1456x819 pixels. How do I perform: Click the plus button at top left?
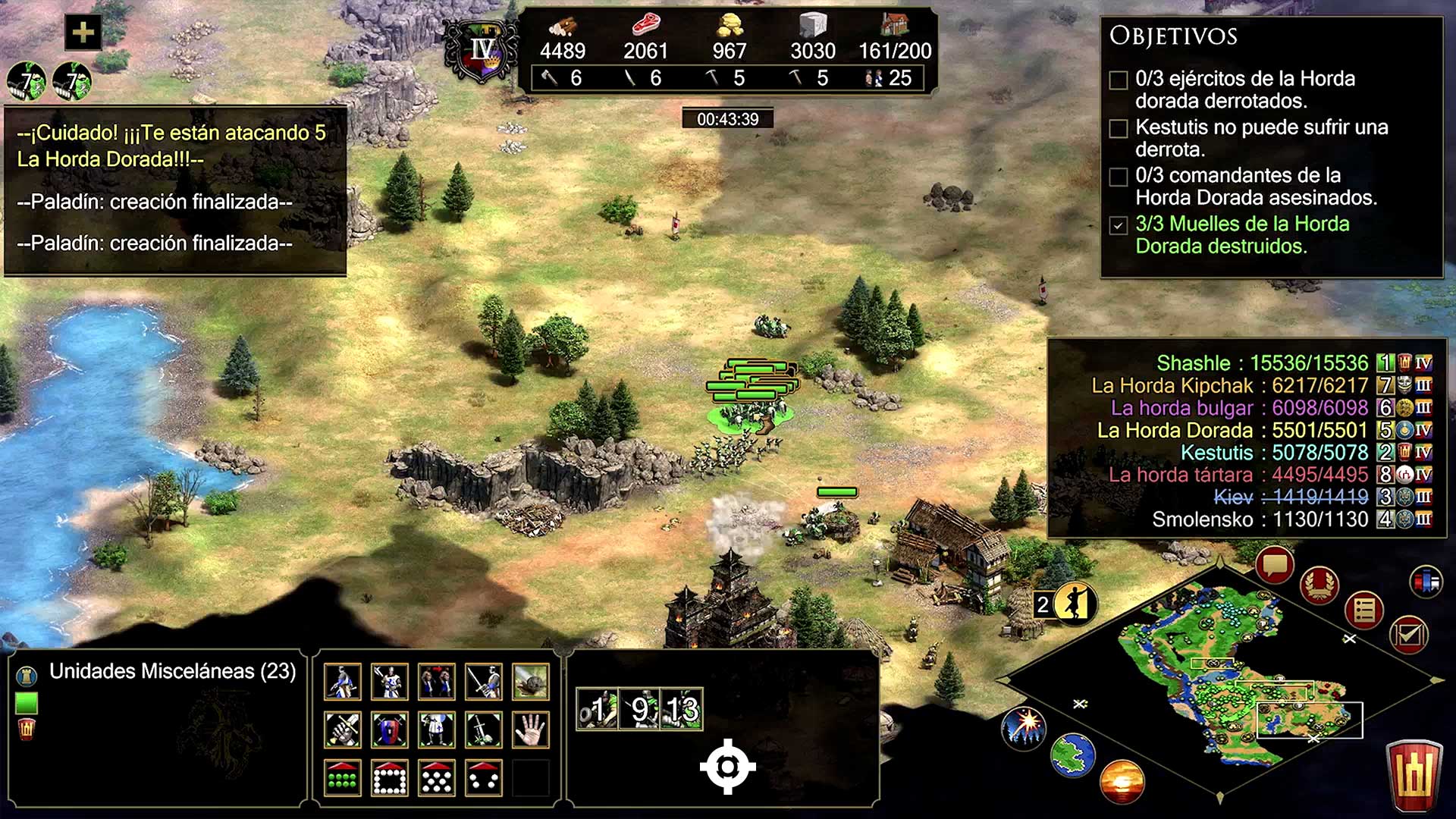pos(83,33)
